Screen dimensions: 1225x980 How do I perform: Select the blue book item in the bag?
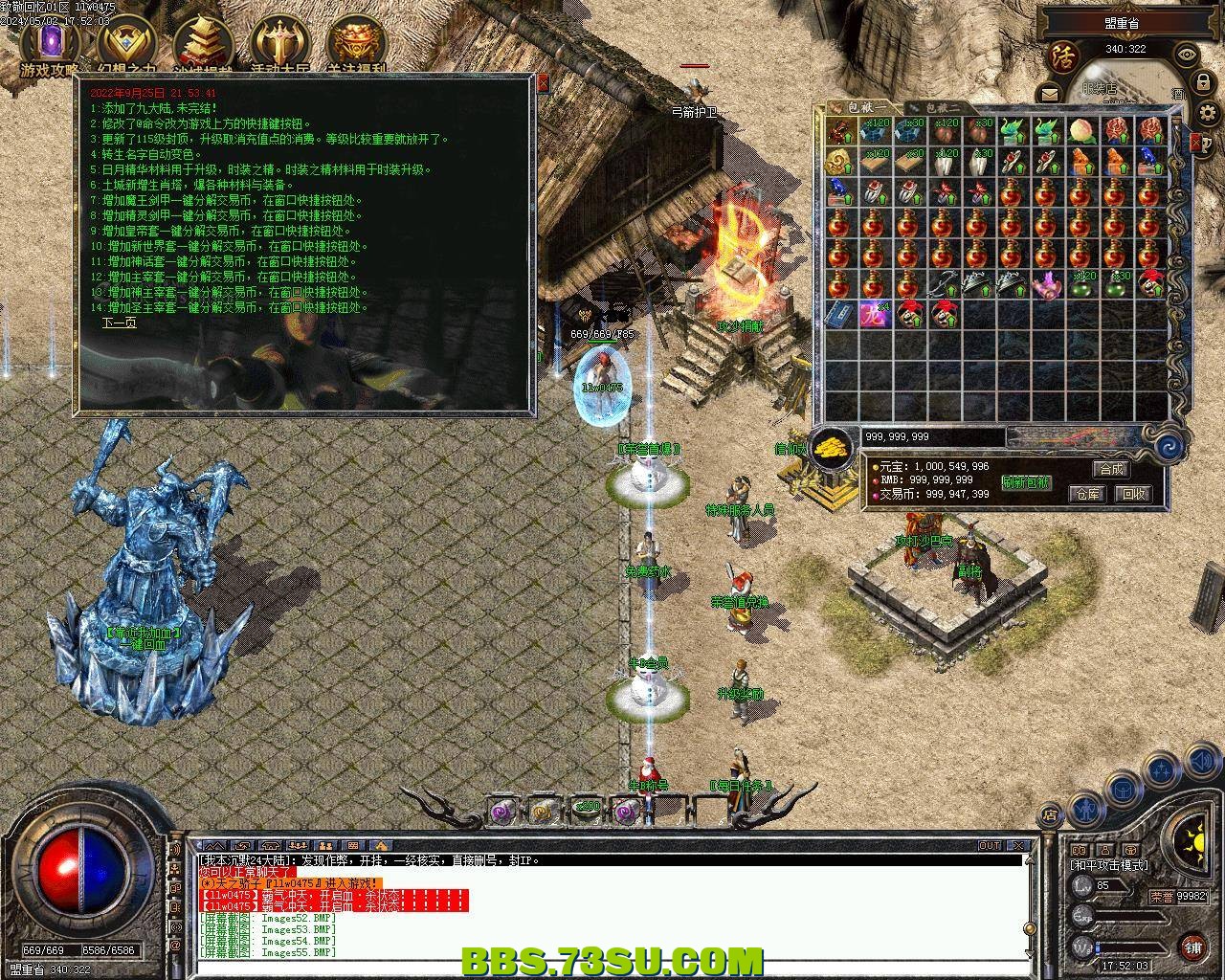pyautogui.click(x=841, y=313)
